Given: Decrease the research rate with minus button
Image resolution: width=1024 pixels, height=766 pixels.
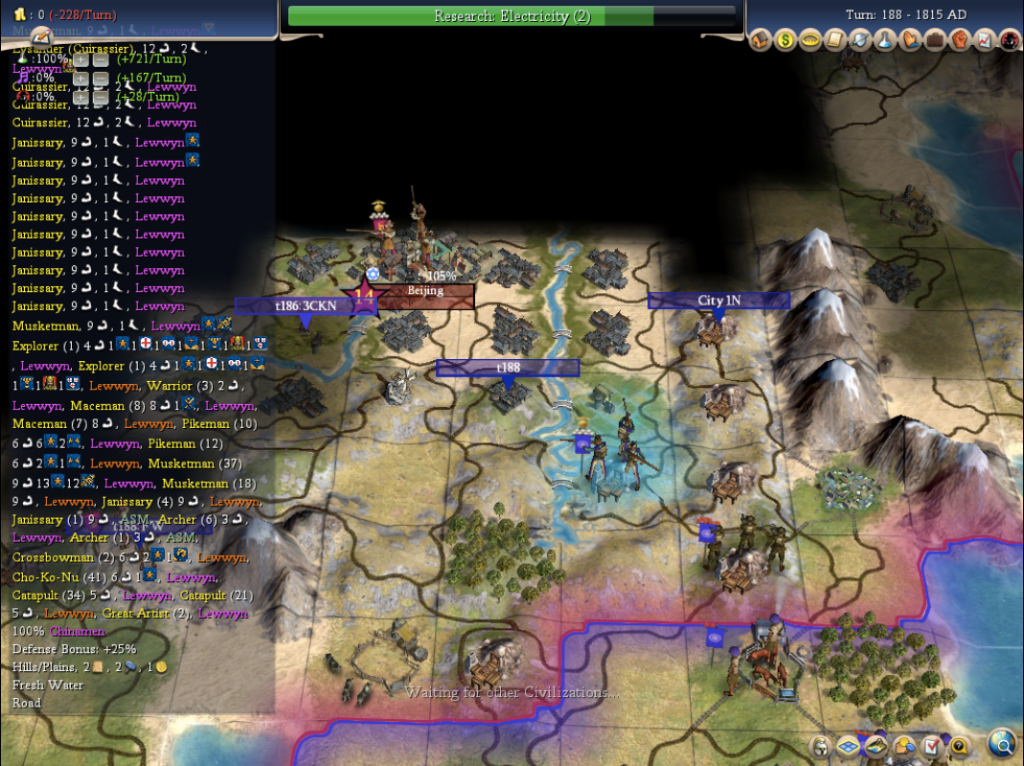Looking at the screenshot, I should [x=100, y=59].
